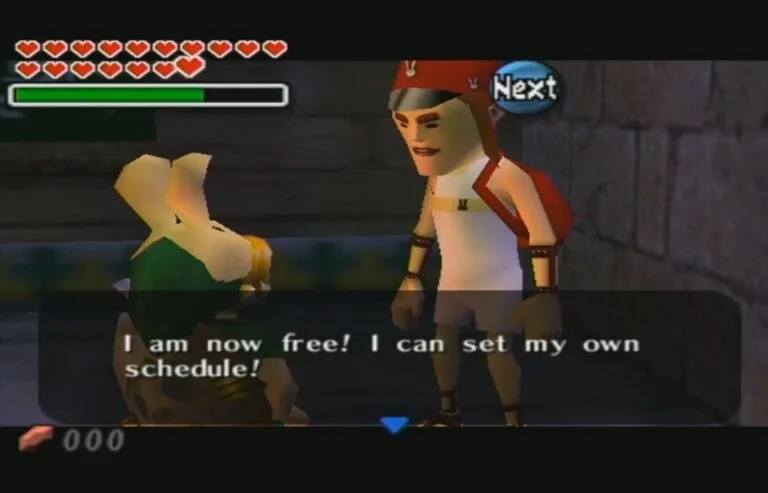Click the blue Next action button
768x493 pixels.
(525, 88)
